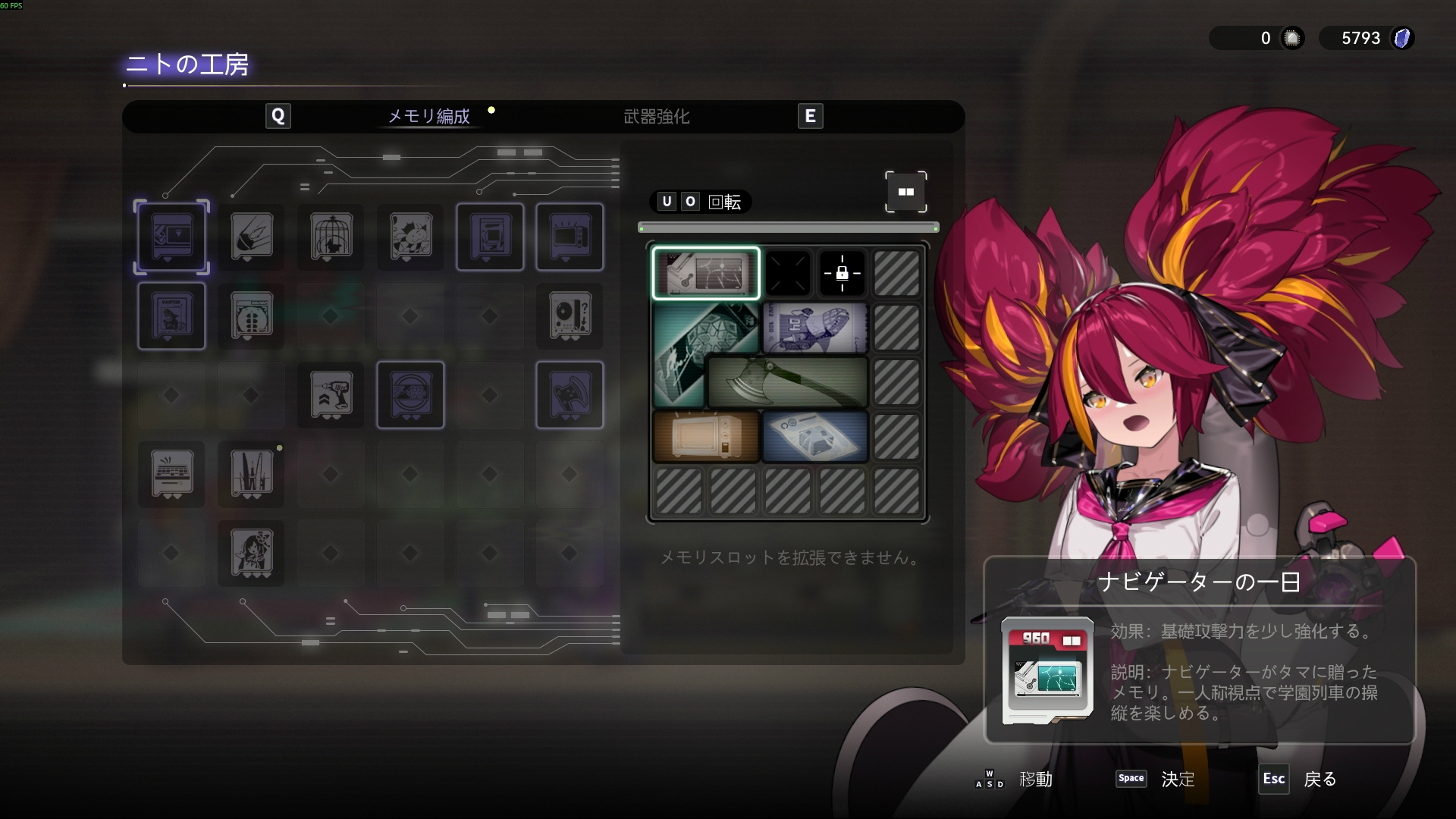The image size is (1456, 819).
Task: Pick the microwave memory chip in the list
Action: pos(570,237)
